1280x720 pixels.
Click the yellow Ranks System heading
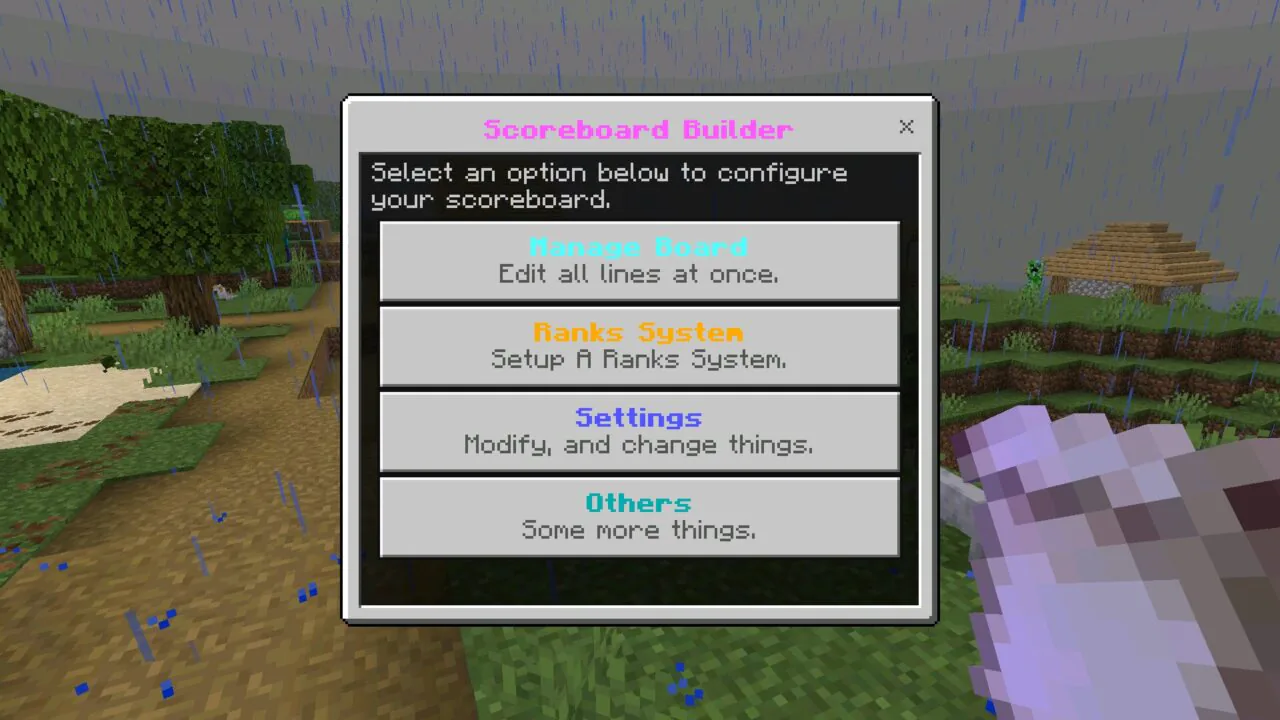click(639, 332)
